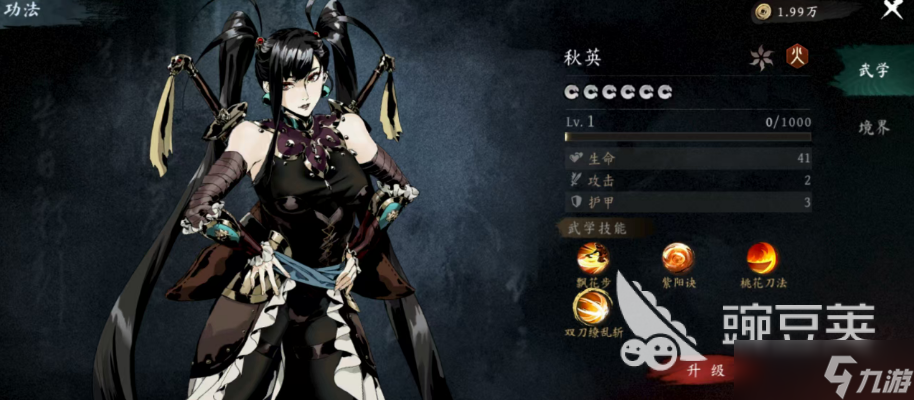
Task: Inspect the shuriken weapon type icon
Action: (762, 57)
